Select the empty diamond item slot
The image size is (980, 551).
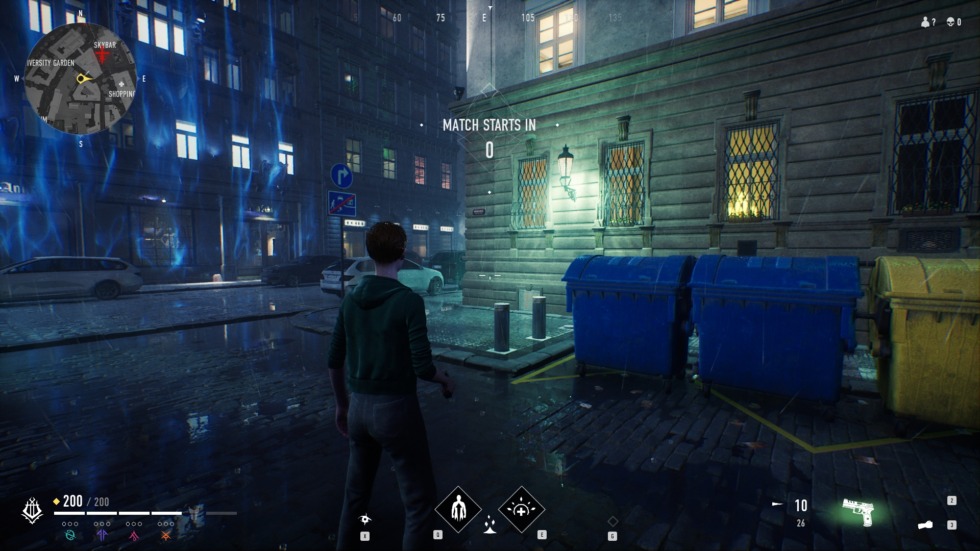coord(612,520)
